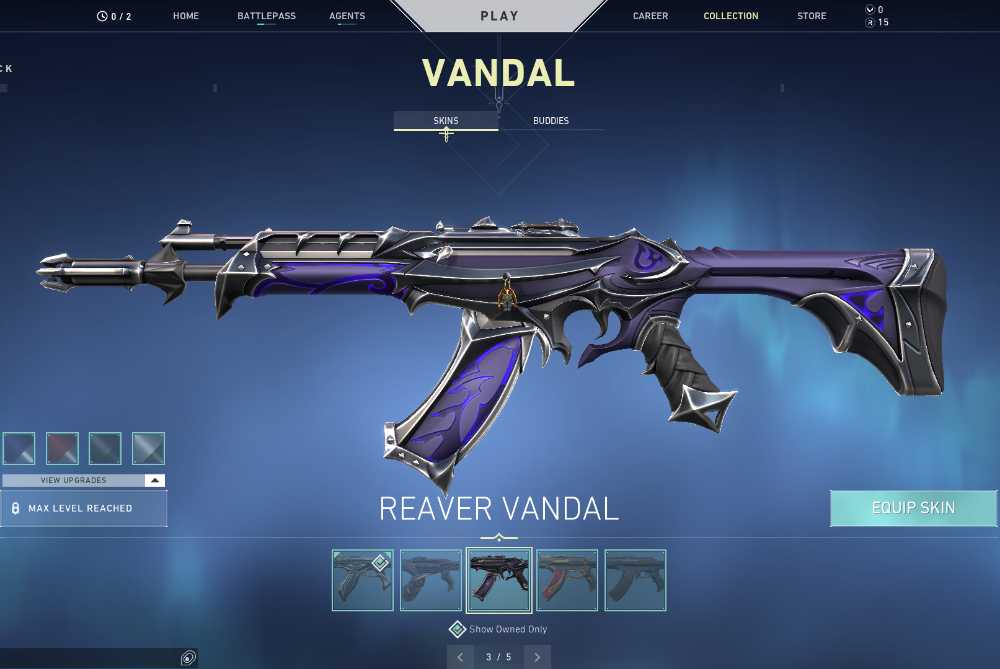
Task: Choose the red color variant swatch
Action: pyautogui.click(x=62, y=449)
